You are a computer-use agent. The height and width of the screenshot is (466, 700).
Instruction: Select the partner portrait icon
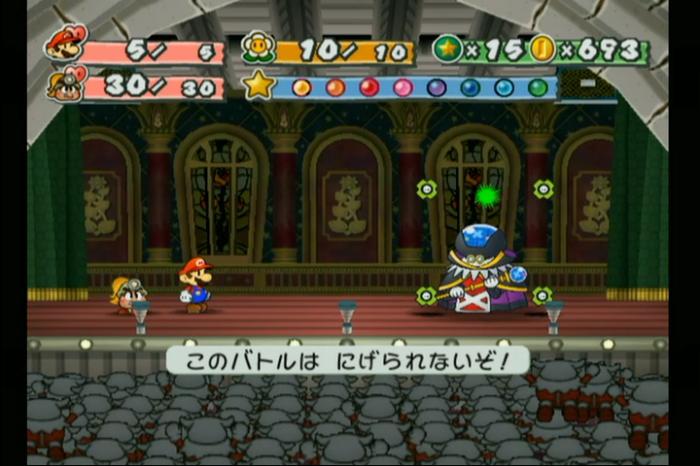[x=65, y=82]
